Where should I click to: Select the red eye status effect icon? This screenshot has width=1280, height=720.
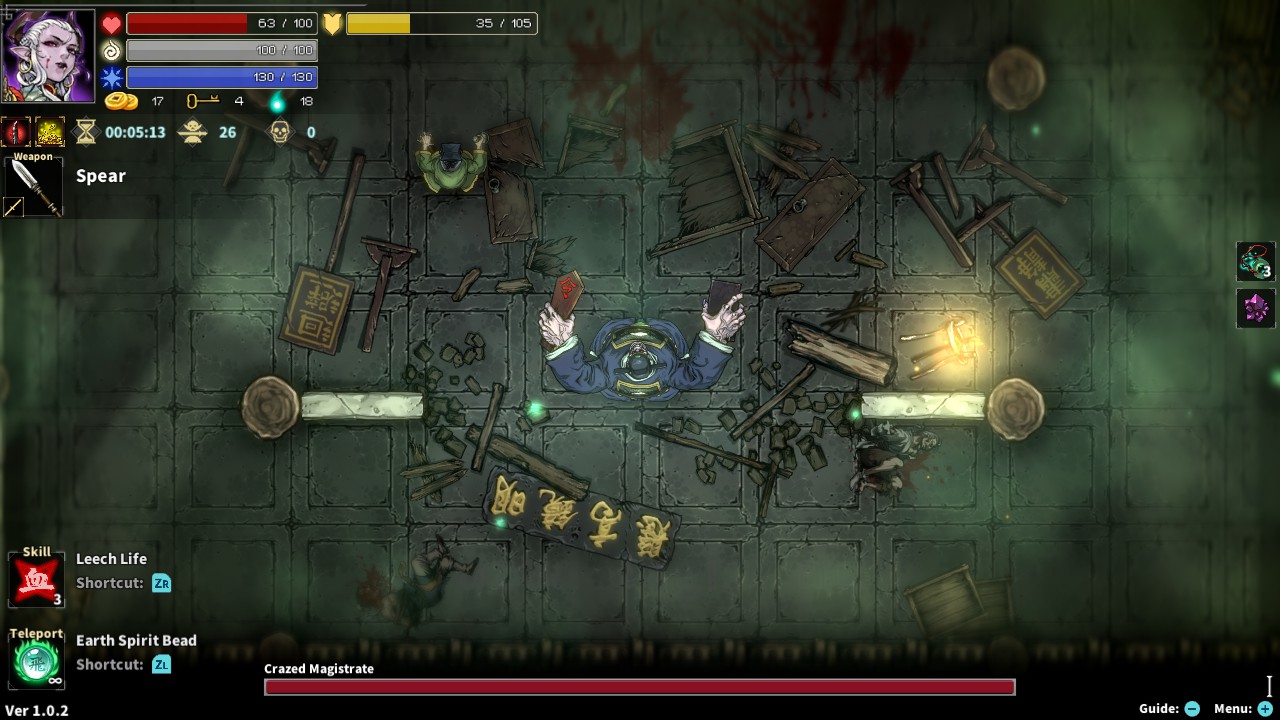coord(13,131)
